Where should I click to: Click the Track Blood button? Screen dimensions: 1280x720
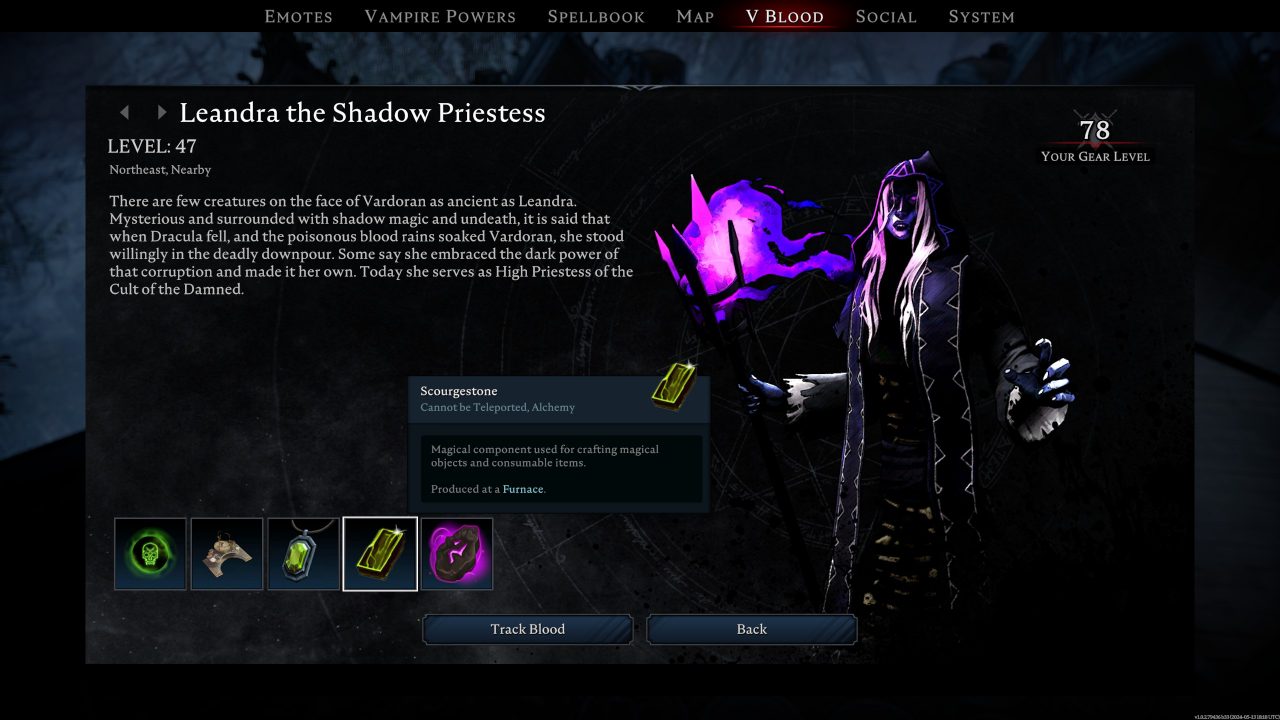(x=528, y=629)
